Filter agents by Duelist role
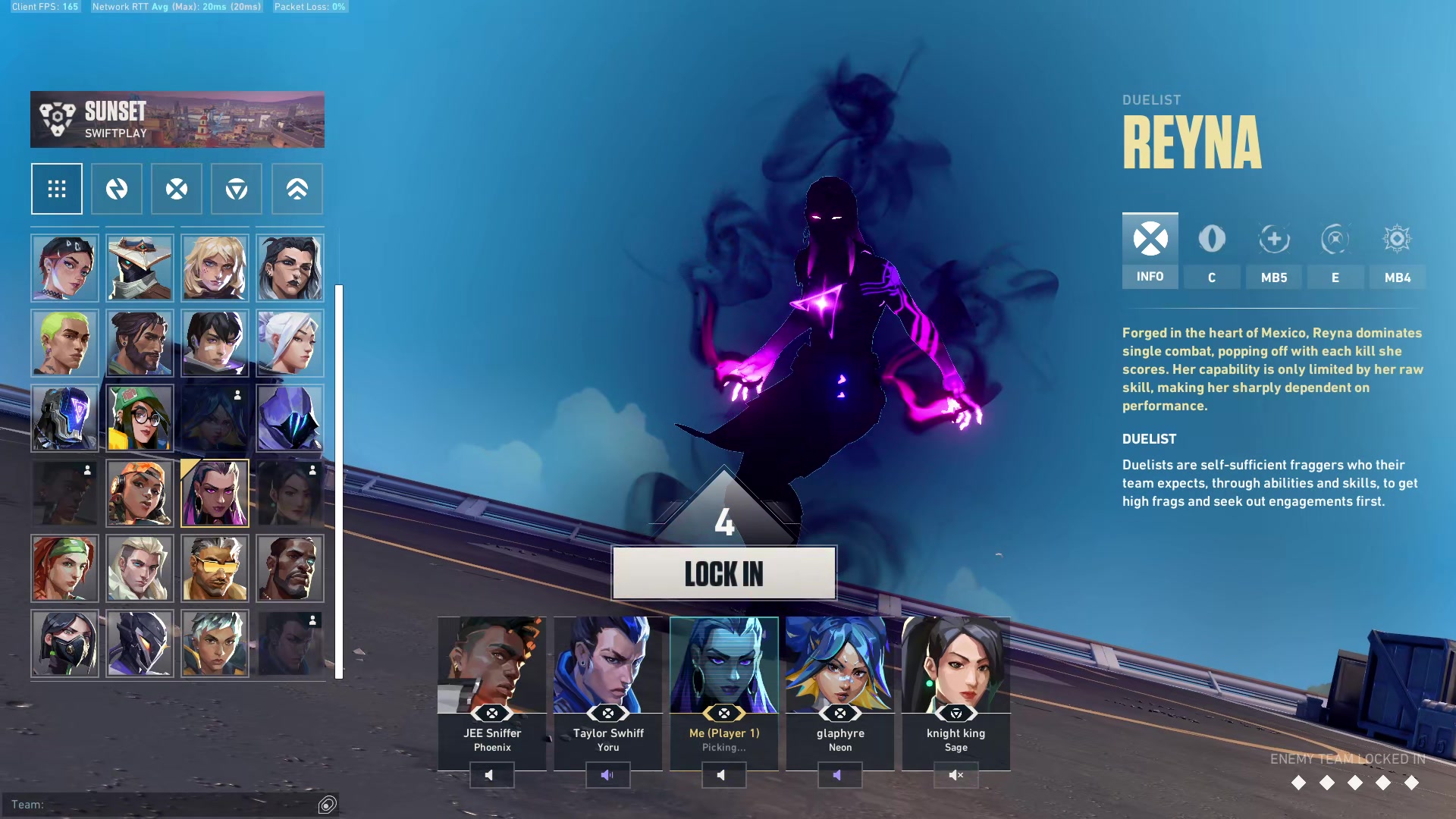 [x=177, y=189]
